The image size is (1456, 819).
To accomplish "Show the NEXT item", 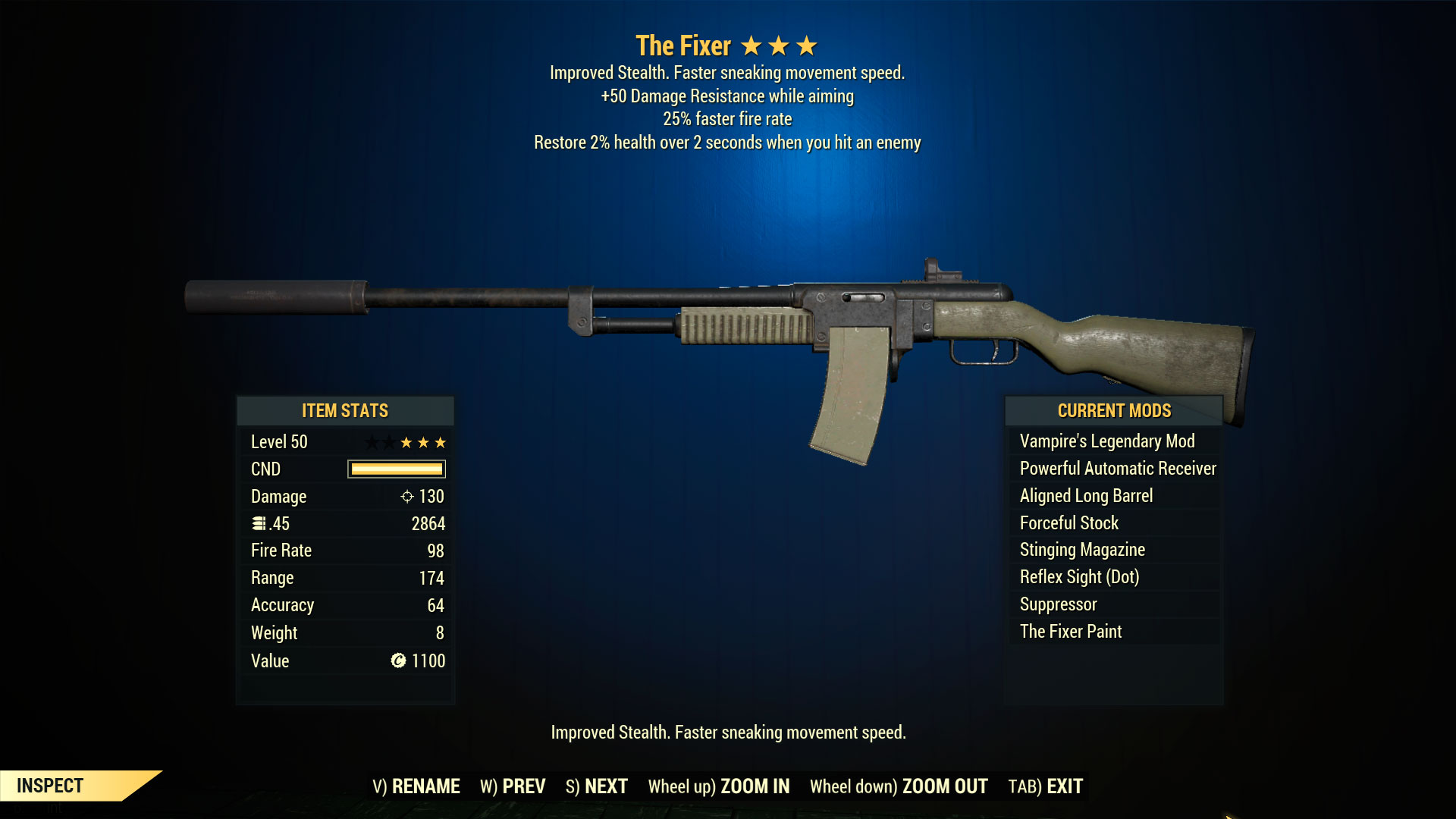I will [x=597, y=786].
